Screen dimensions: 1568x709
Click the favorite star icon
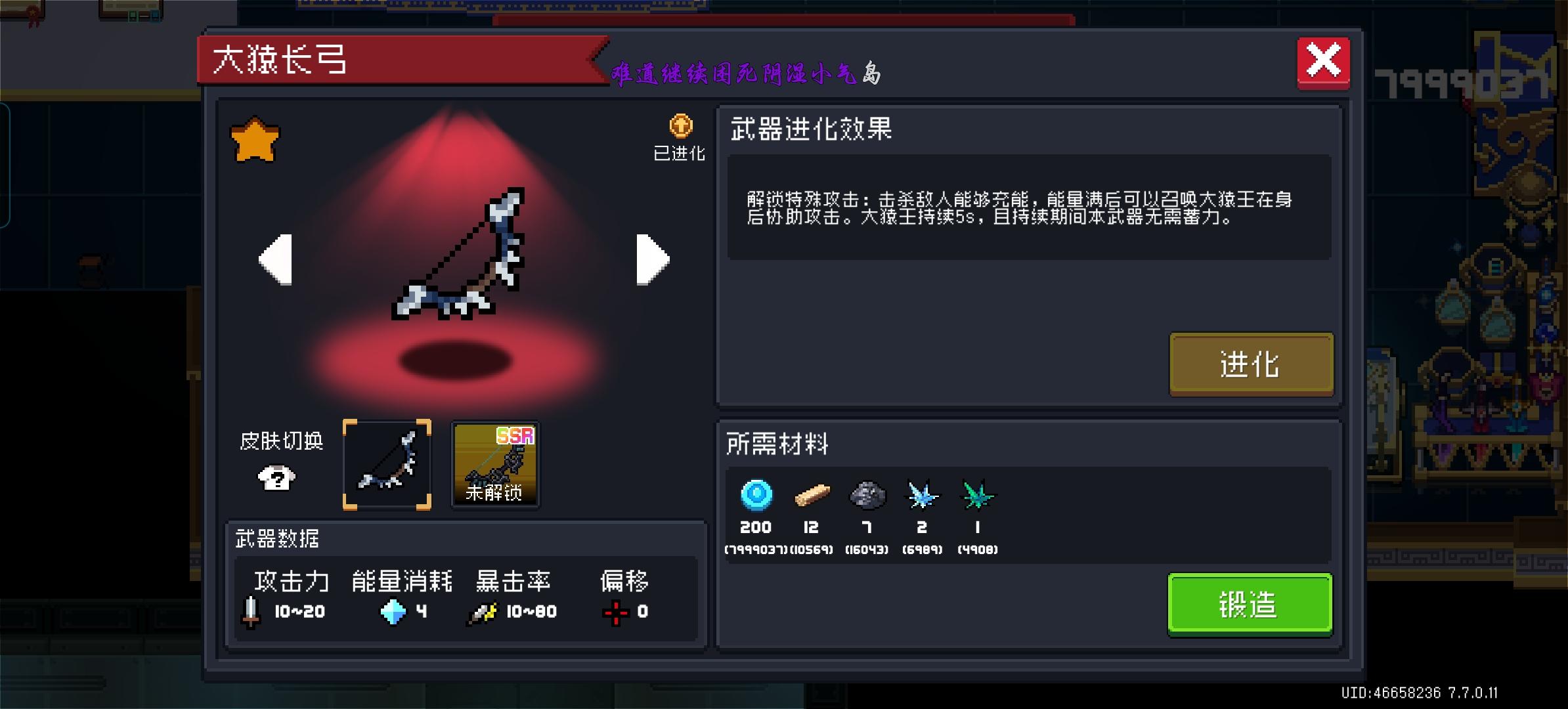pos(256,138)
